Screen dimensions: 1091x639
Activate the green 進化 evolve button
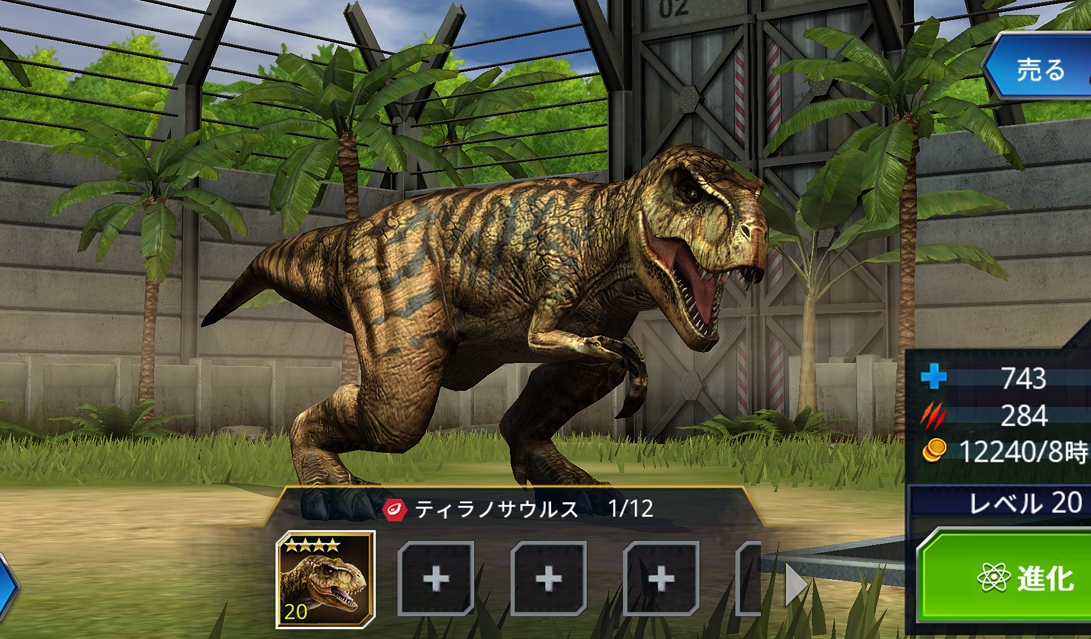[x=1010, y=577]
